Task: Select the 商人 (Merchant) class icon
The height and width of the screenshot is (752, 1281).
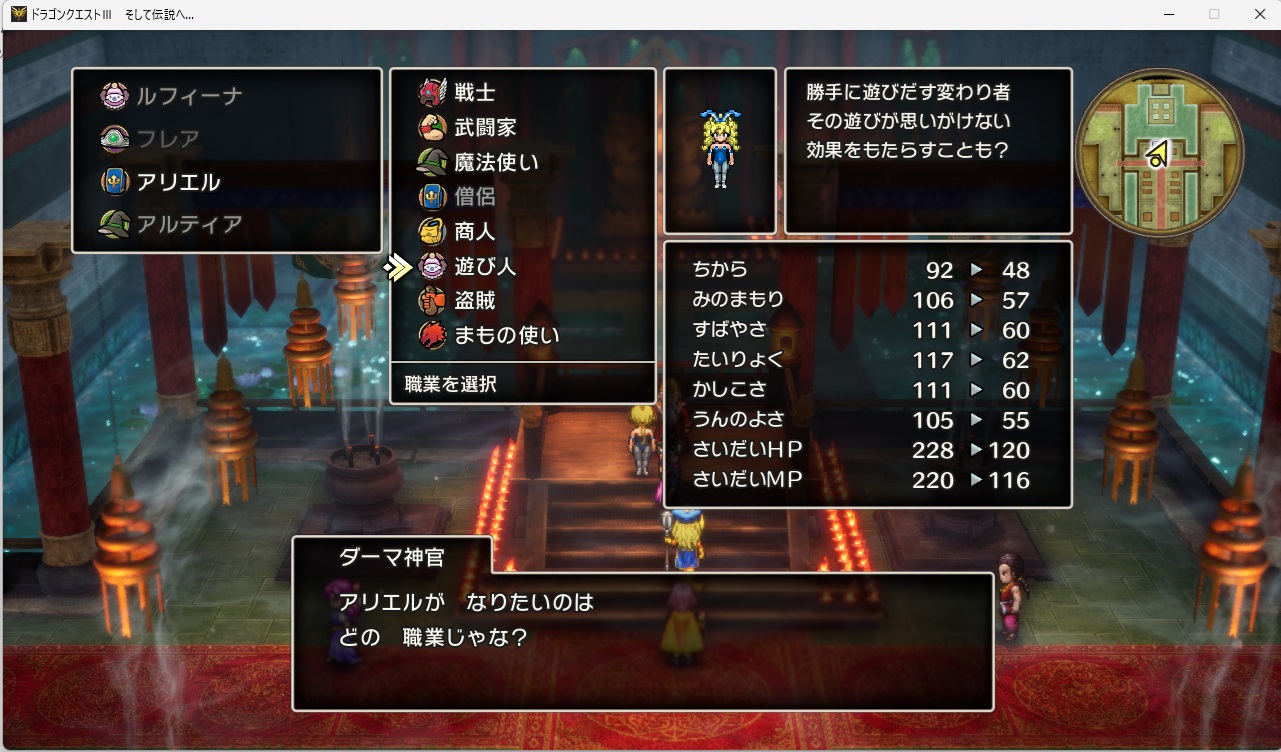Action: point(432,231)
